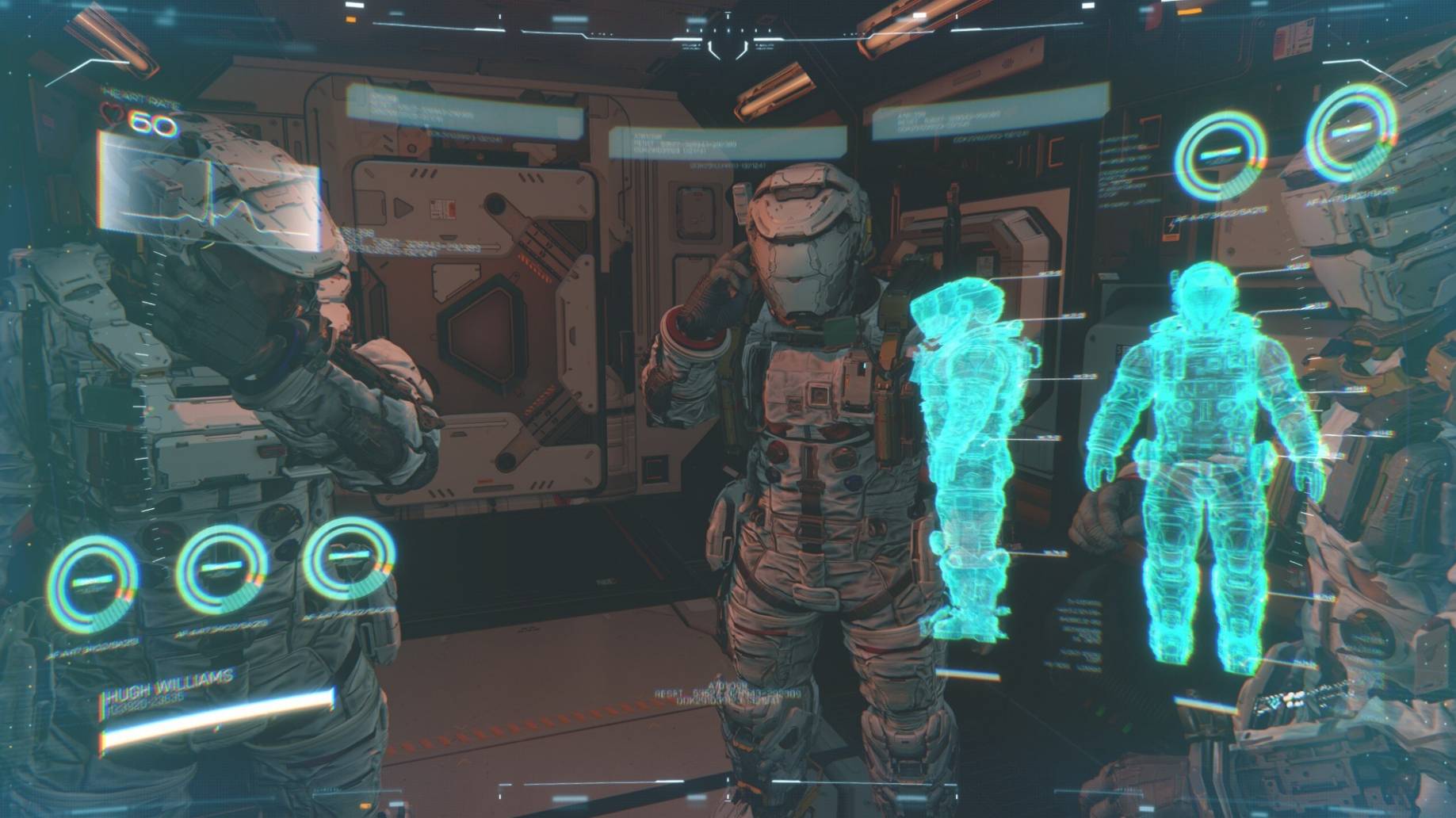Open the heart rate ECG graph panel

pos(209,190)
